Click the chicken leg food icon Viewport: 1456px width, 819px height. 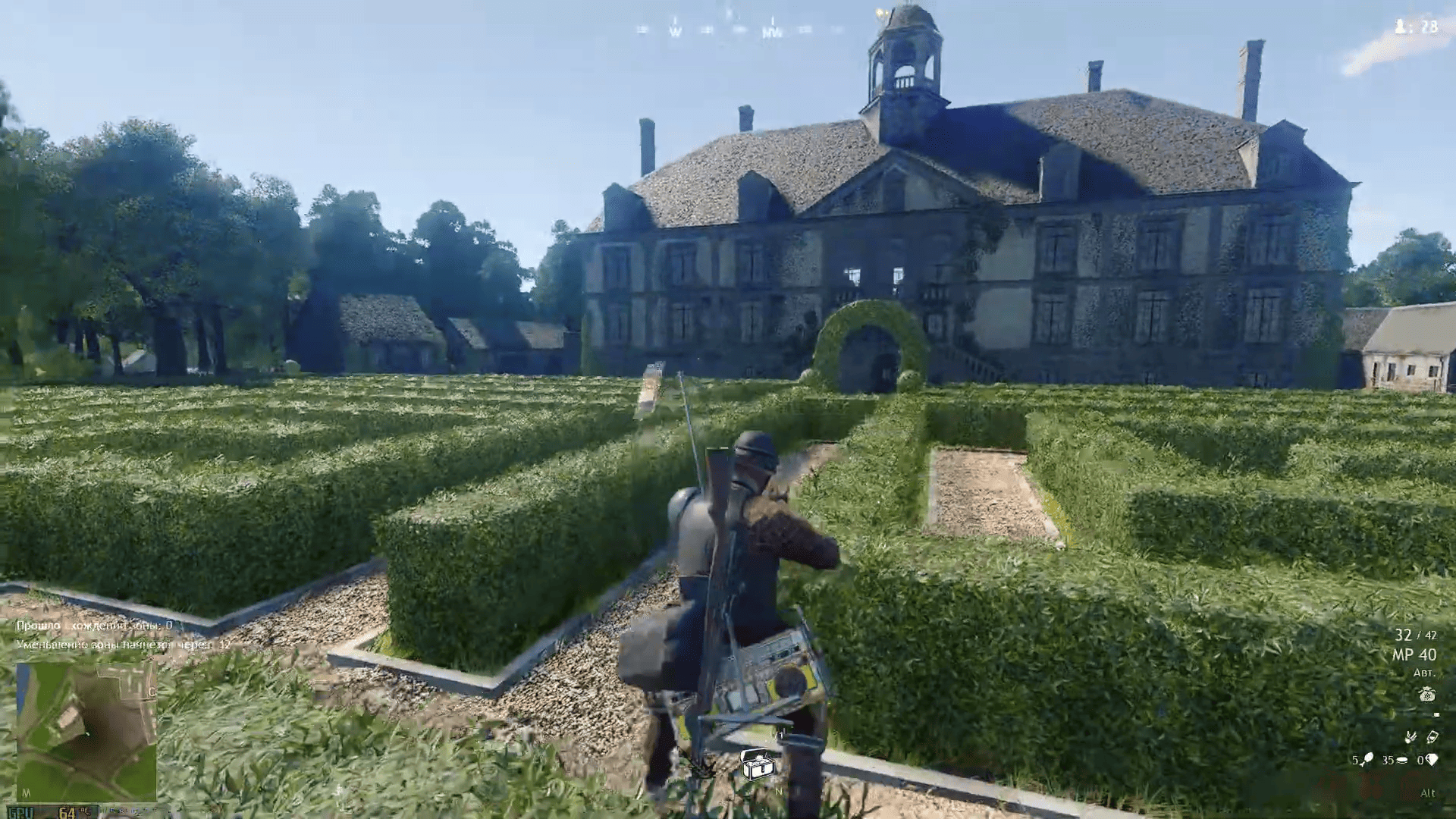point(1367,759)
